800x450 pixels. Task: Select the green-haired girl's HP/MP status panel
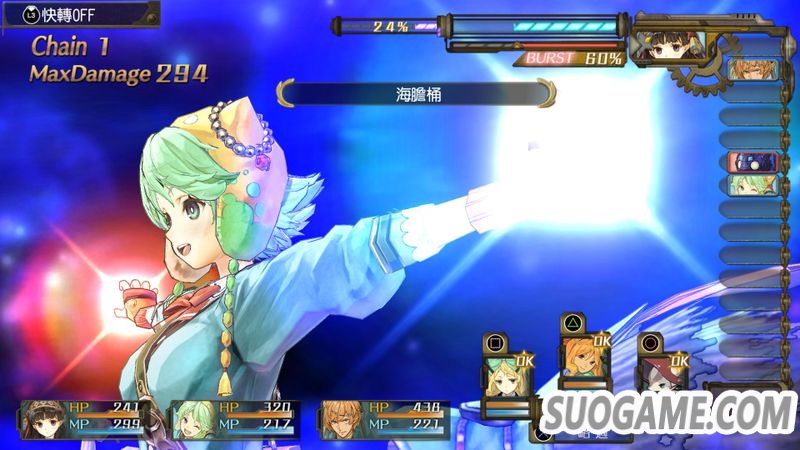click(x=233, y=418)
